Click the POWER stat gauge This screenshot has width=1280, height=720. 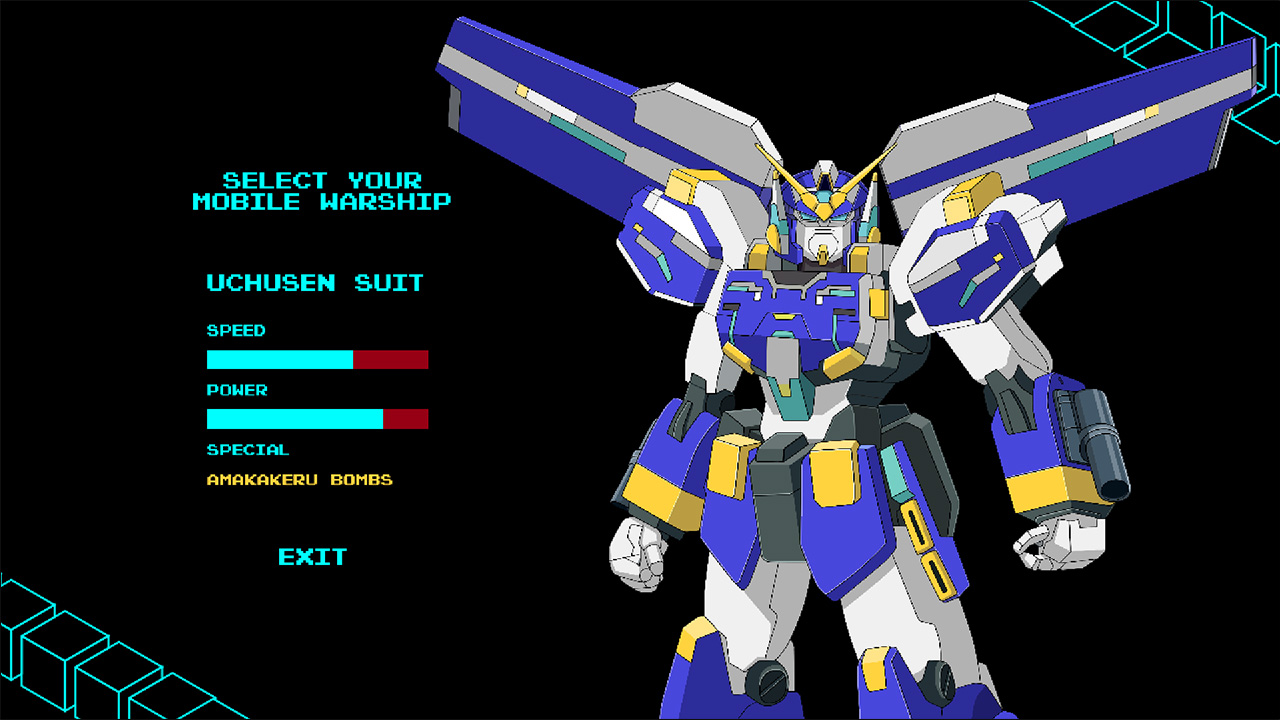click(x=318, y=419)
